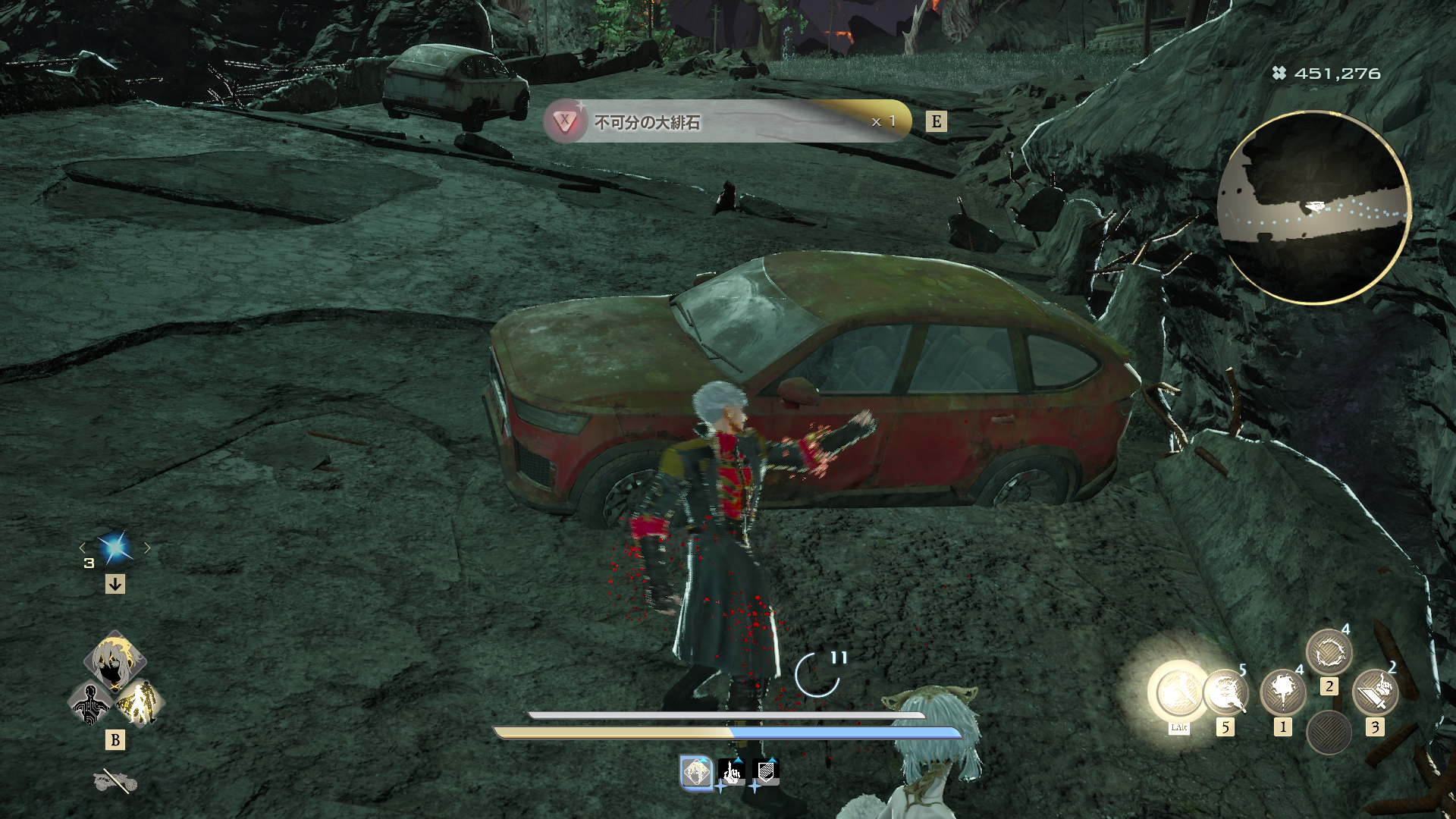The width and height of the screenshot is (1456, 819).
Task: Activate the thorn ring skill icon
Action: click(1329, 652)
